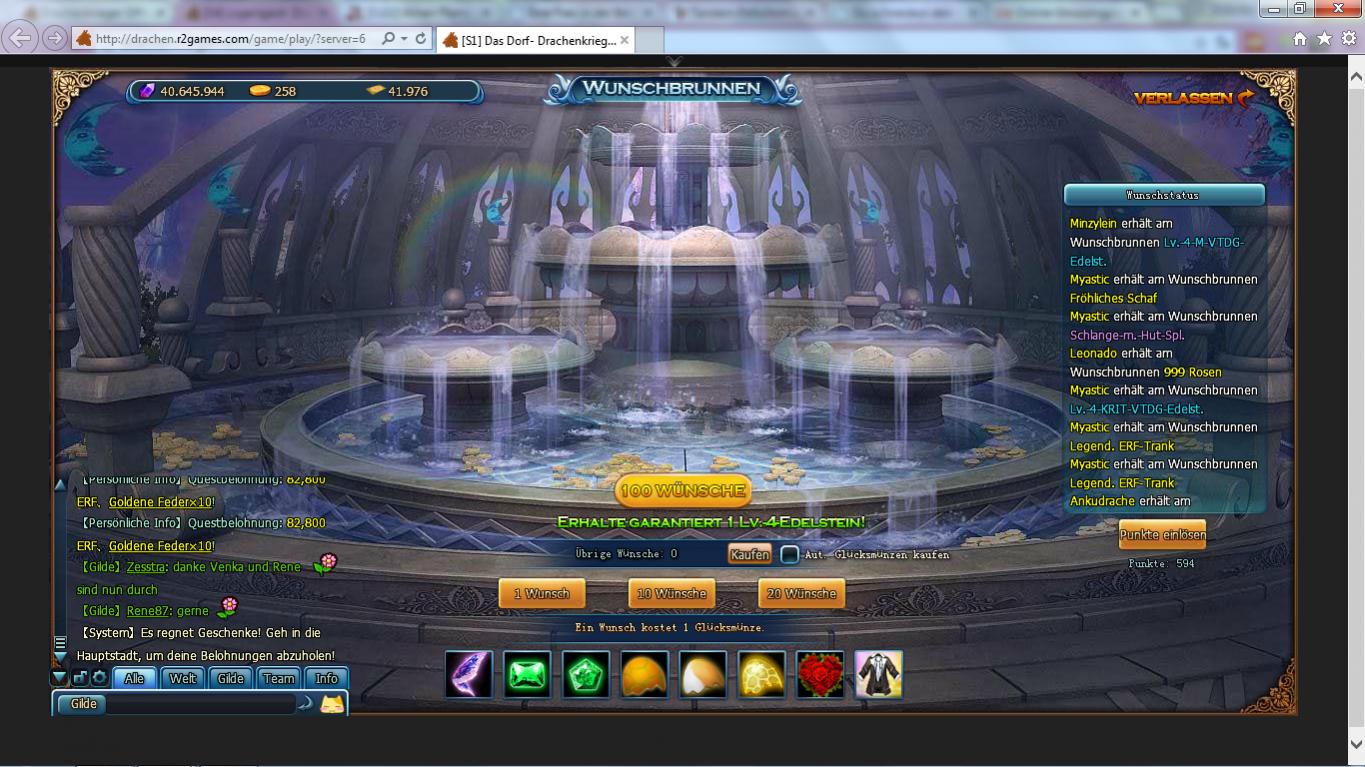Screen dimensions: 1365x767
Task: Redeem points with Punkte einlösen
Action: click(x=1162, y=535)
